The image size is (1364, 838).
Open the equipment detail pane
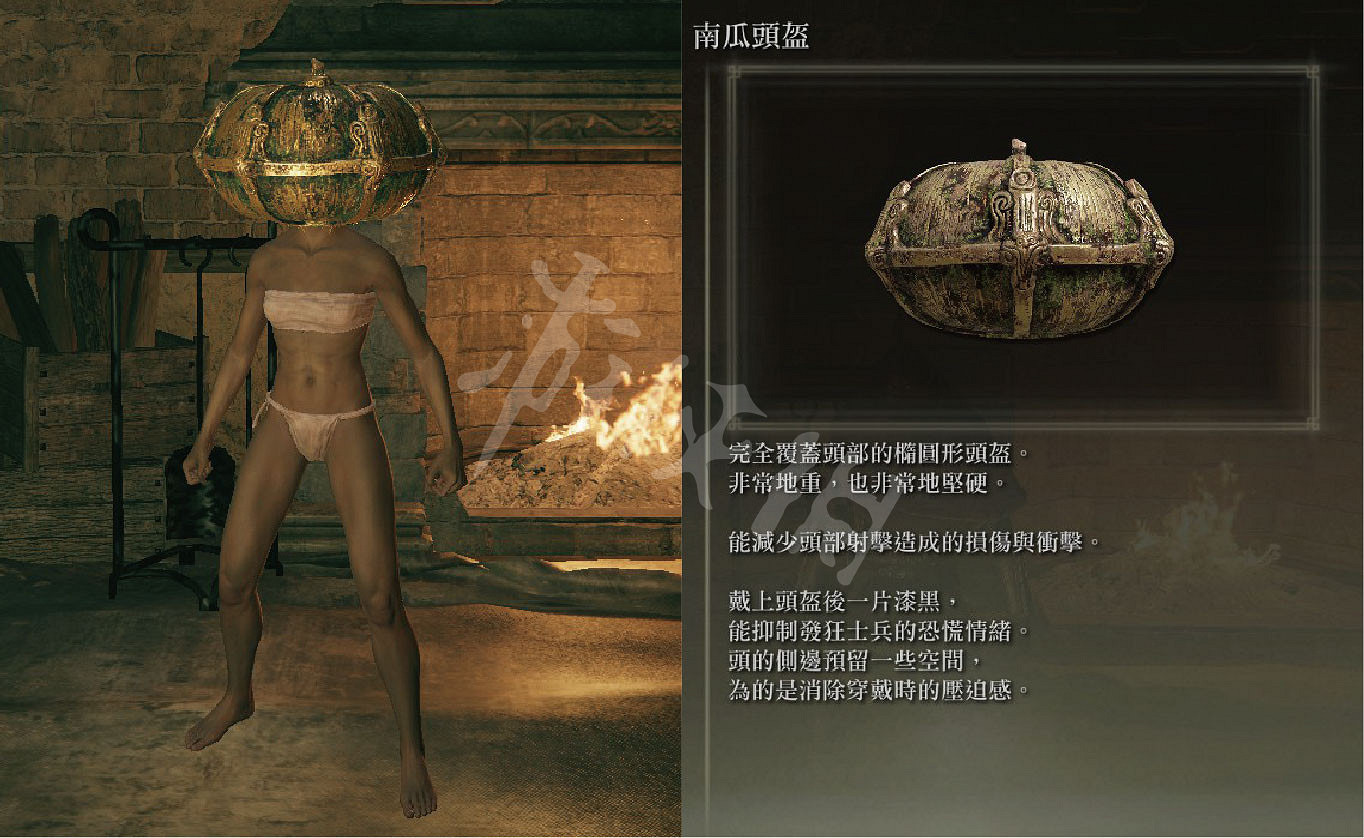(1020, 420)
